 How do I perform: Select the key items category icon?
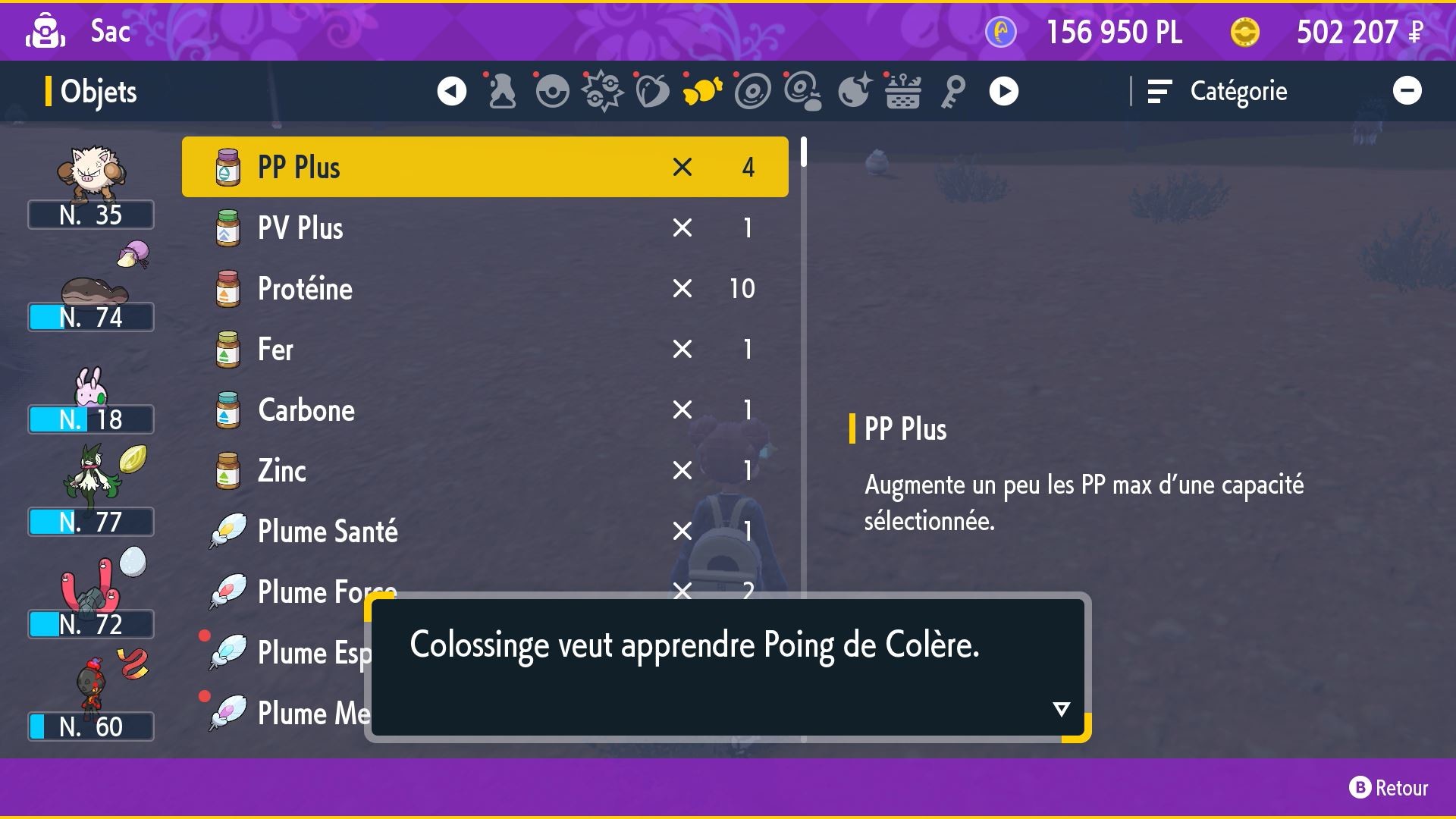click(952, 90)
